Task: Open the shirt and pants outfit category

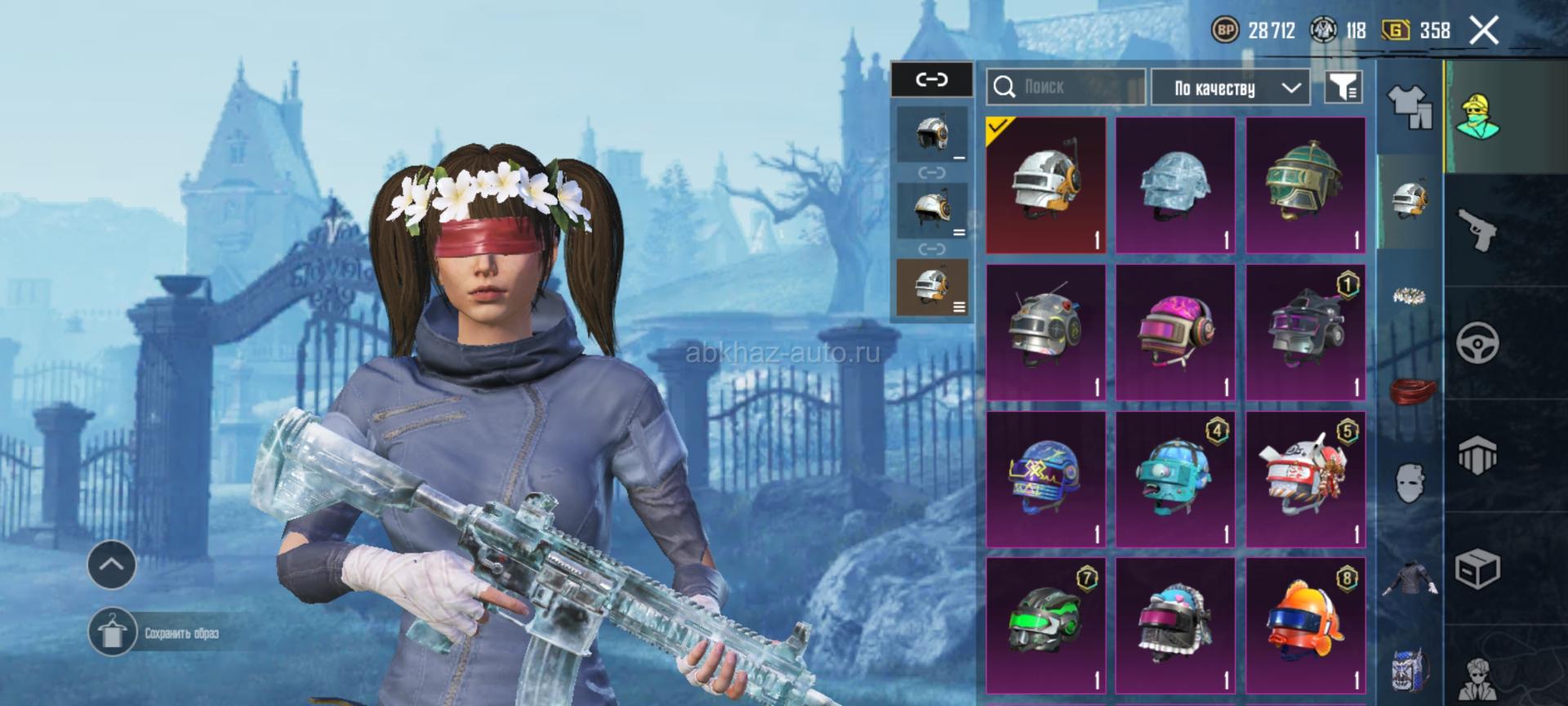Action: coord(1409,106)
